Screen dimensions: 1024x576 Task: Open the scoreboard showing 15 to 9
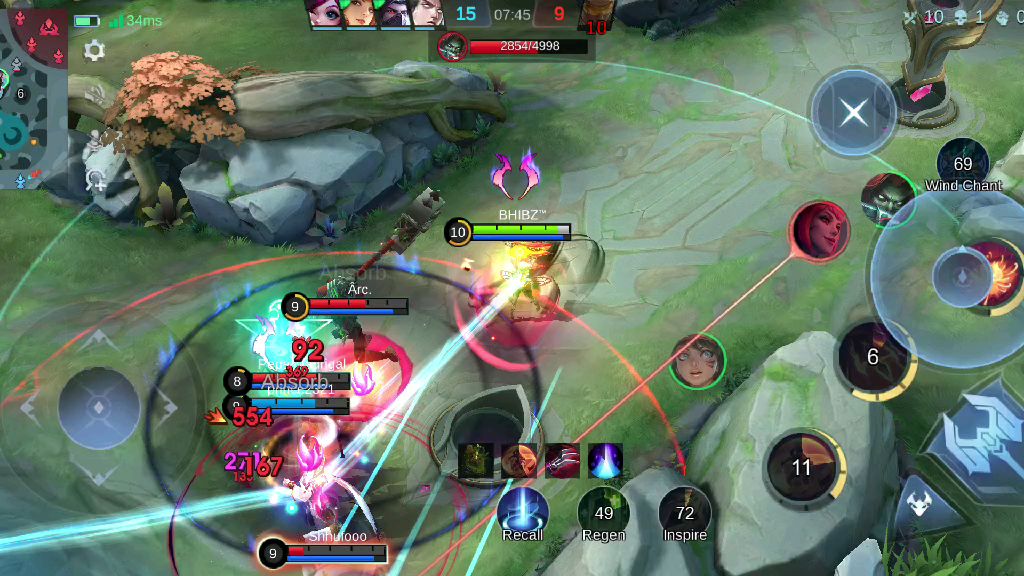click(x=512, y=14)
